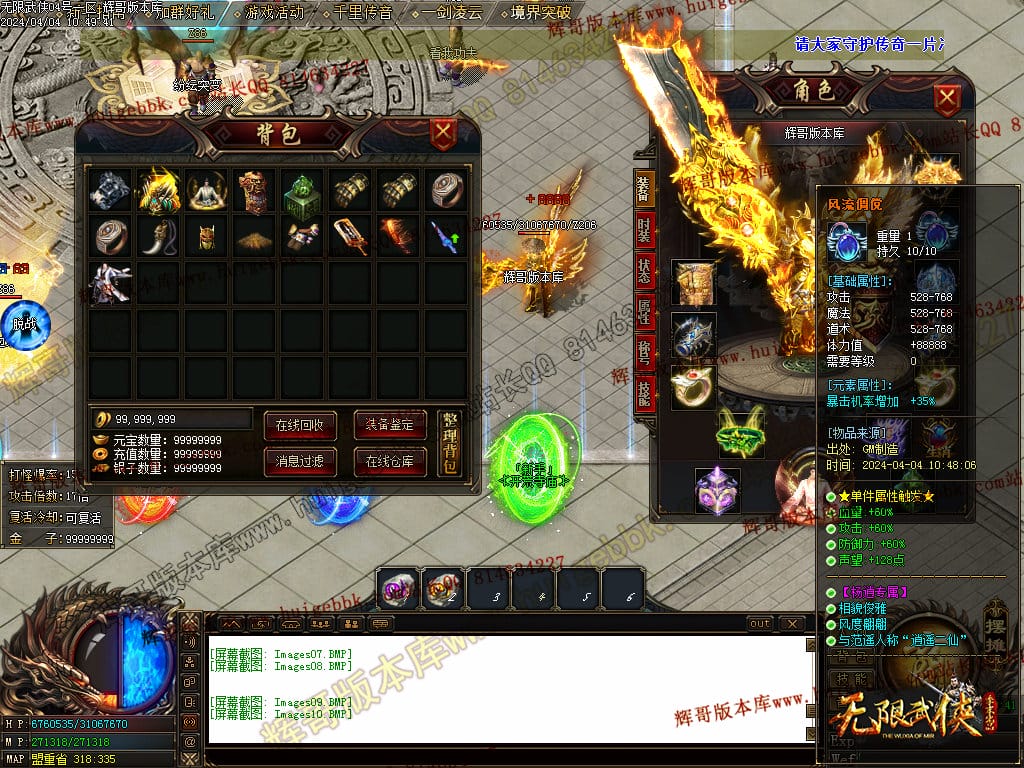Click the OUT button above chat
The height and width of the screenshot is (768, 1024).
760,624
